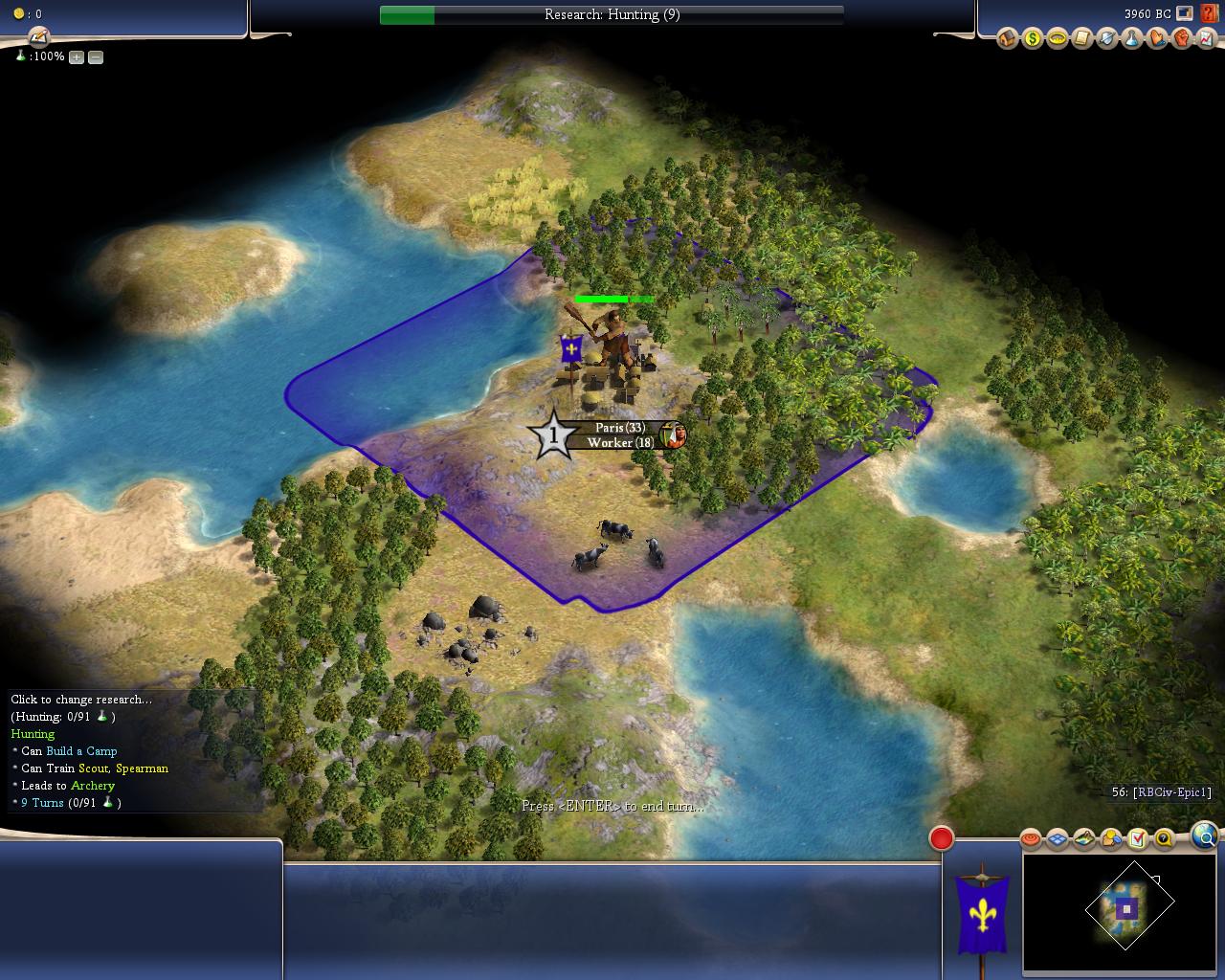Image resolution: width=1225 pixels, height=980 pixels.
Task: Increase the research rate with plus button
Action: click(x=77, y=57)
